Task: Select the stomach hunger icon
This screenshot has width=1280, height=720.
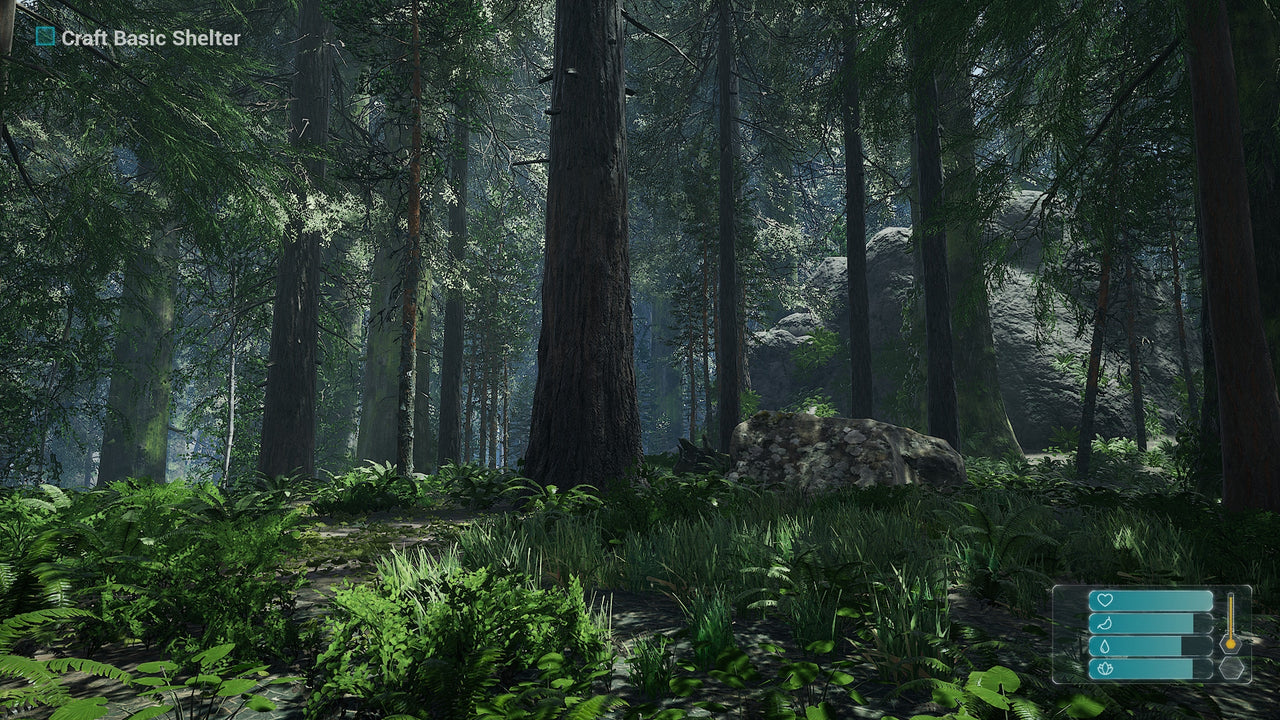Action: [1105, 623]
